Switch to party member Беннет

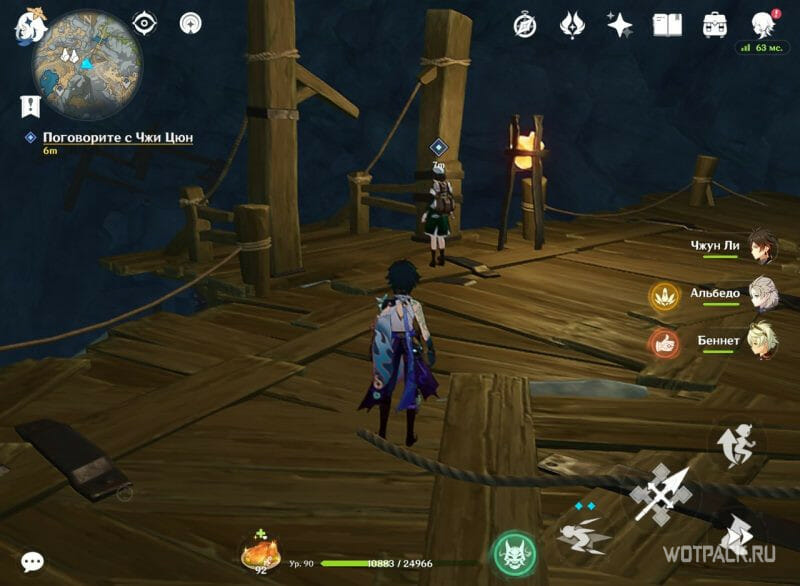[x=762, y=342]
